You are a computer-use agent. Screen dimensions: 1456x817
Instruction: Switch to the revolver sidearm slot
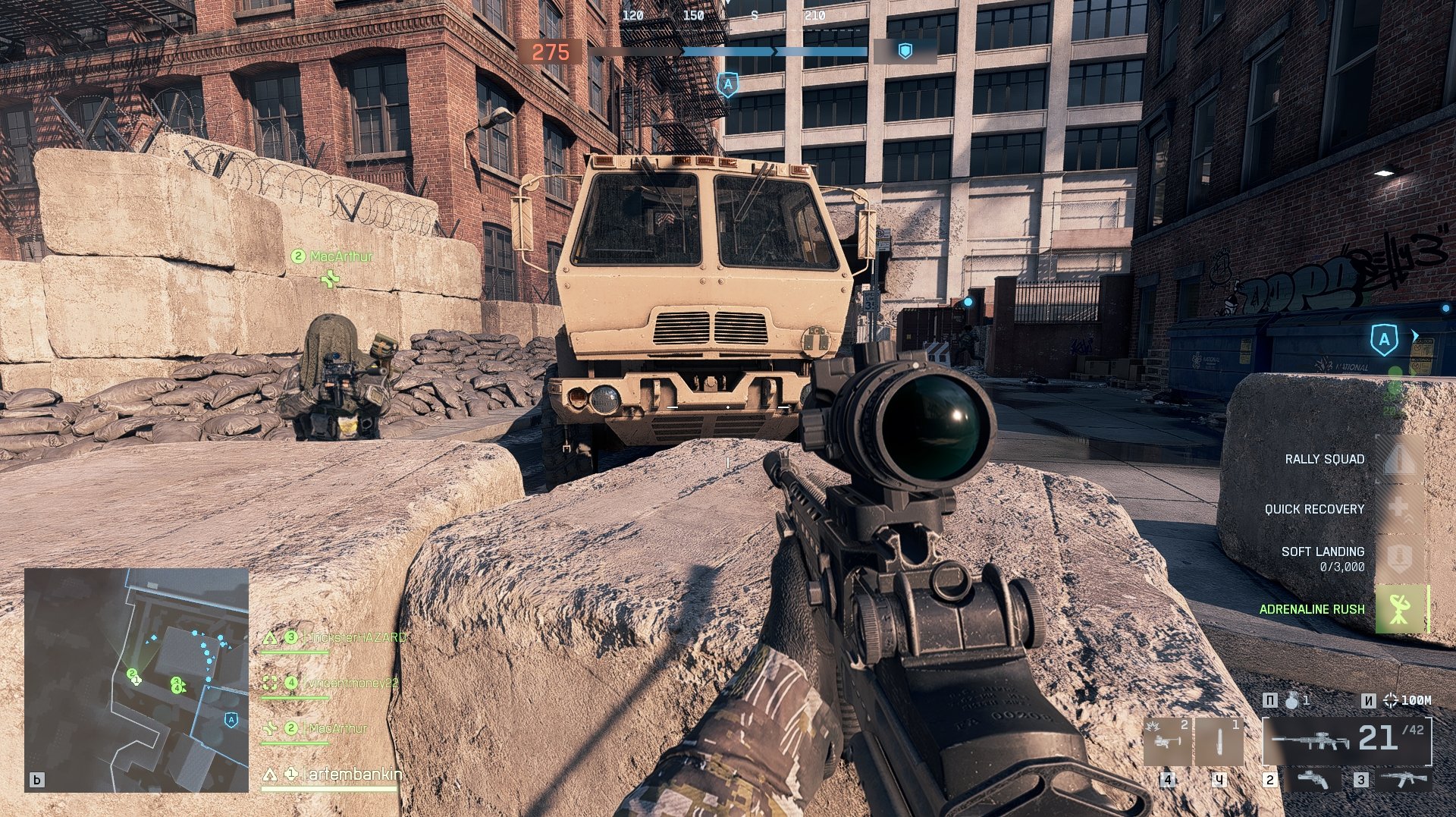coord(1313,779)
